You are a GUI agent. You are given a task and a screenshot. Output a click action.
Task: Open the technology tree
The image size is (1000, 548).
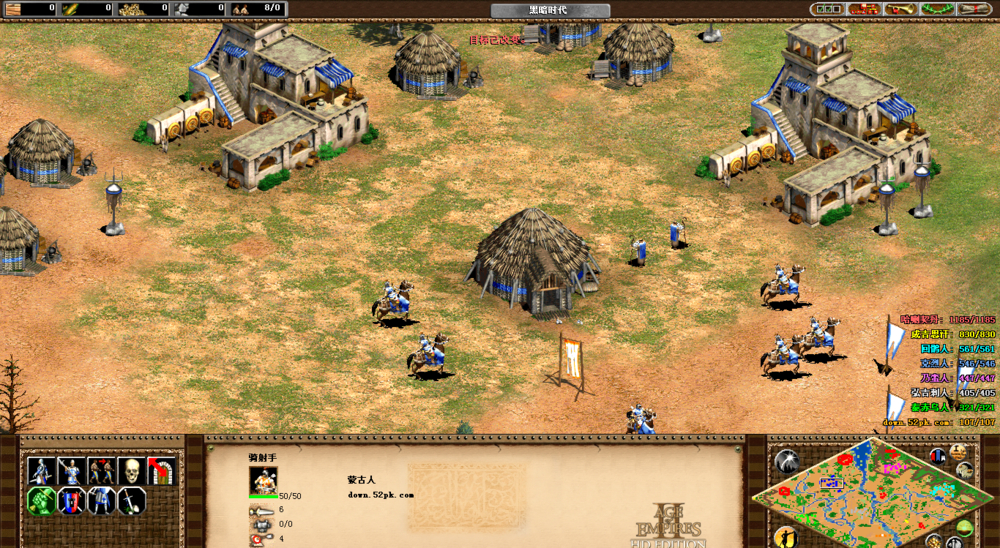(864, 9)
